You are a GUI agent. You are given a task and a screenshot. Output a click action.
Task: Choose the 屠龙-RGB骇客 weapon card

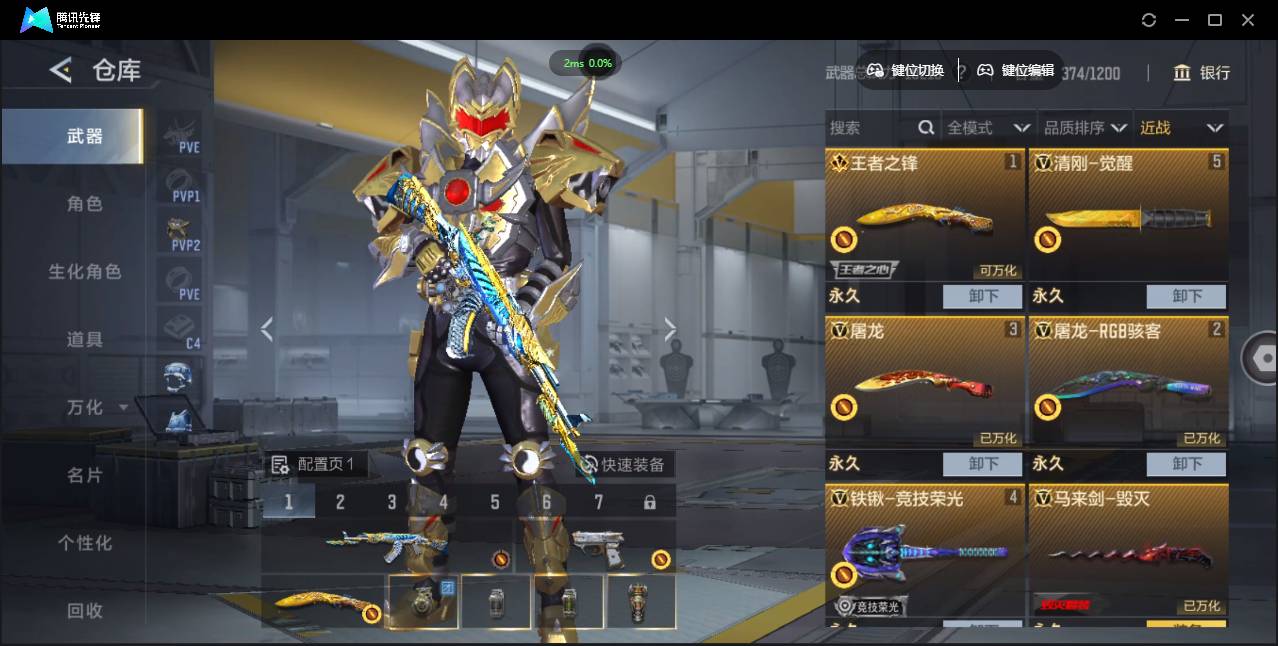click(x=1128, y=383)
